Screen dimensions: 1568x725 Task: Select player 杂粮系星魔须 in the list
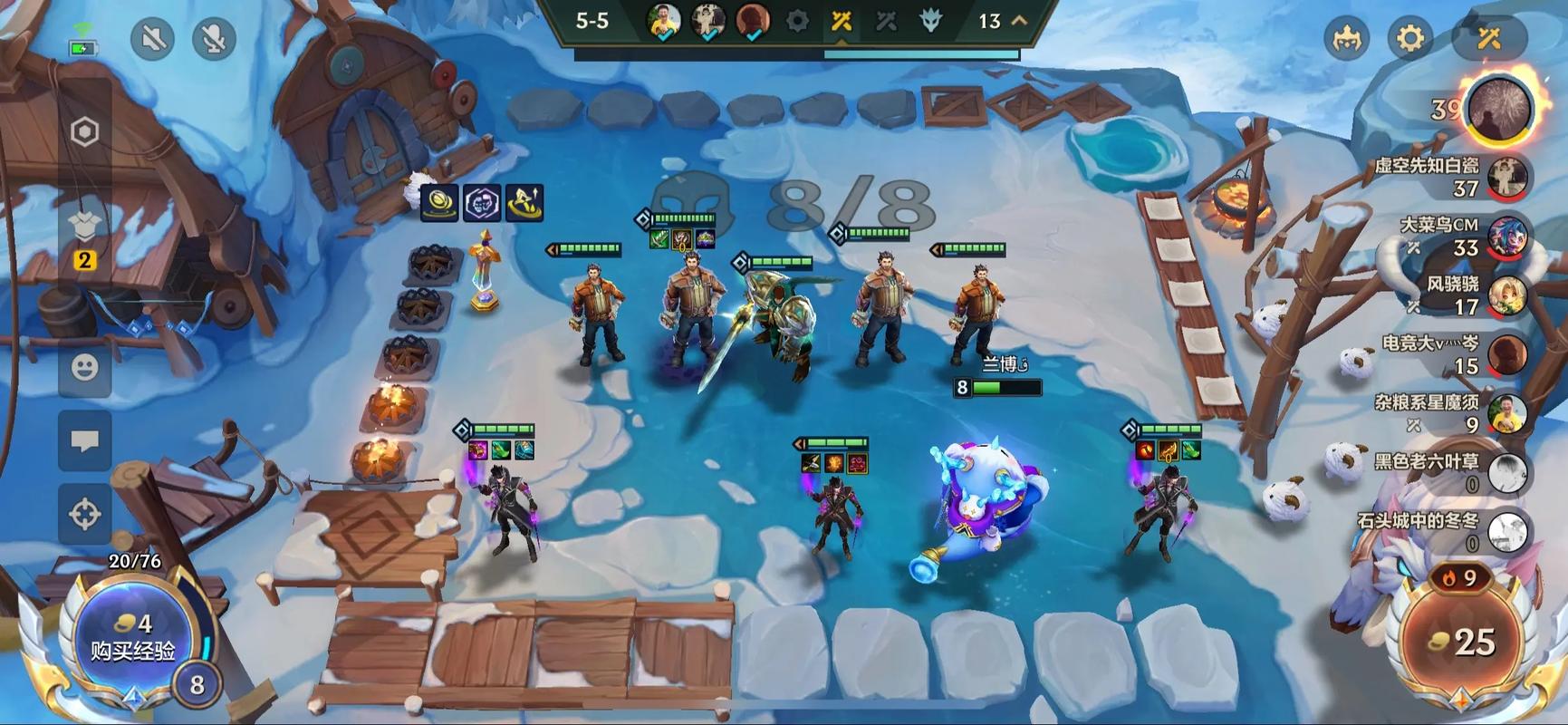point(1506,414)
